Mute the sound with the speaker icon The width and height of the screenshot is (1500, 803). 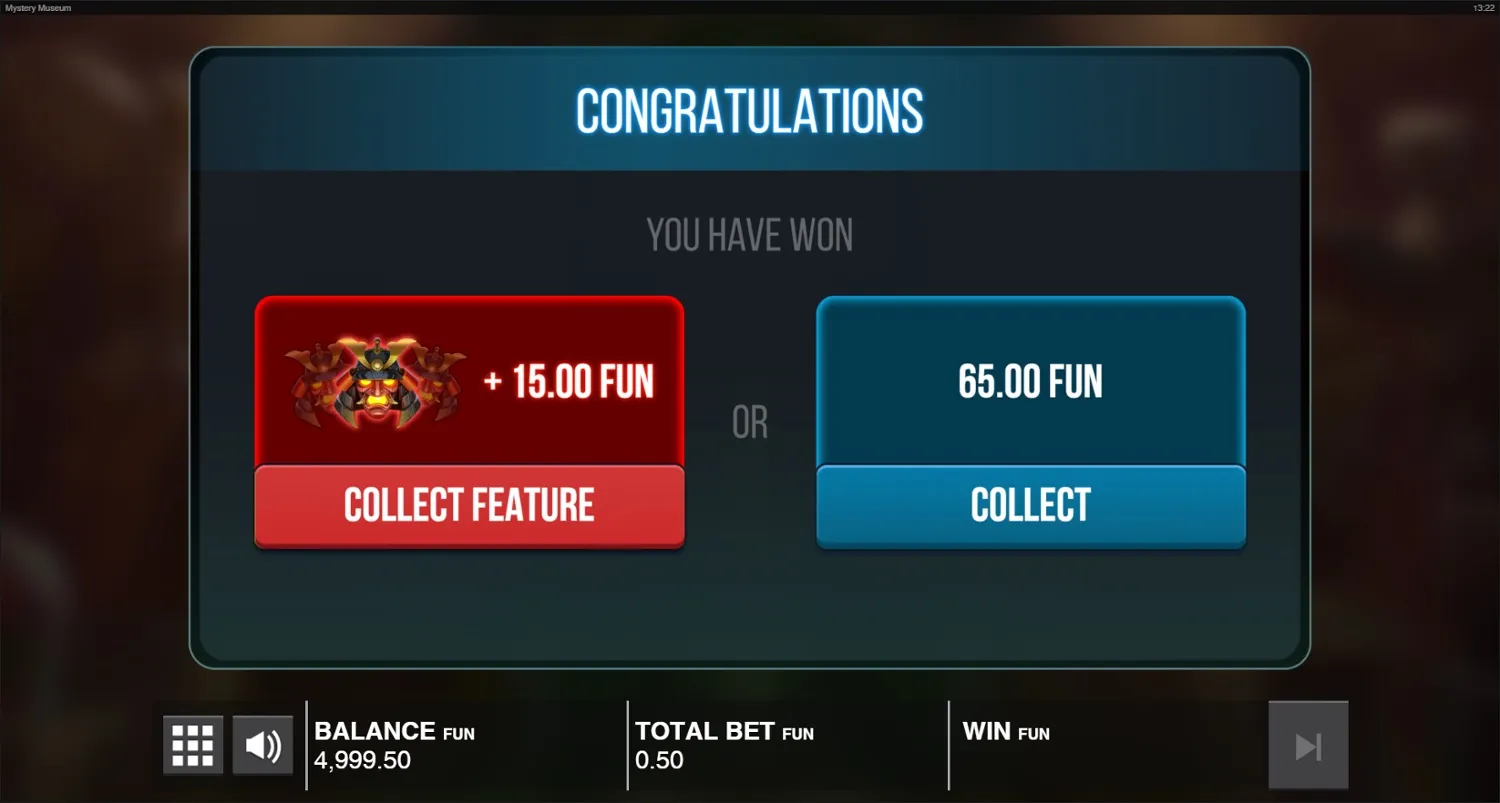(x=262, y=744)
